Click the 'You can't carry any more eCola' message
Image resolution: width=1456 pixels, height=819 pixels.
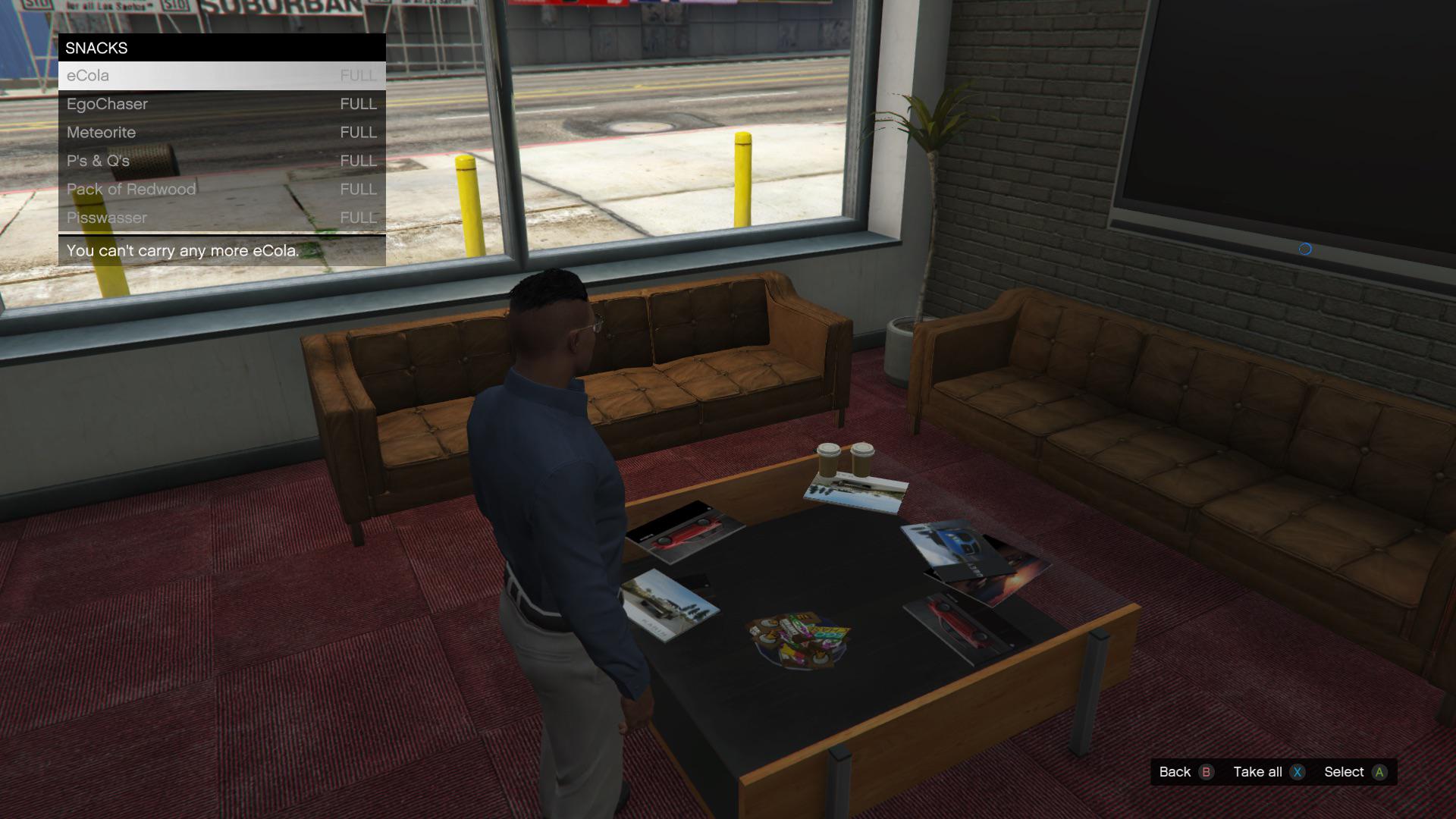(182, 249)
